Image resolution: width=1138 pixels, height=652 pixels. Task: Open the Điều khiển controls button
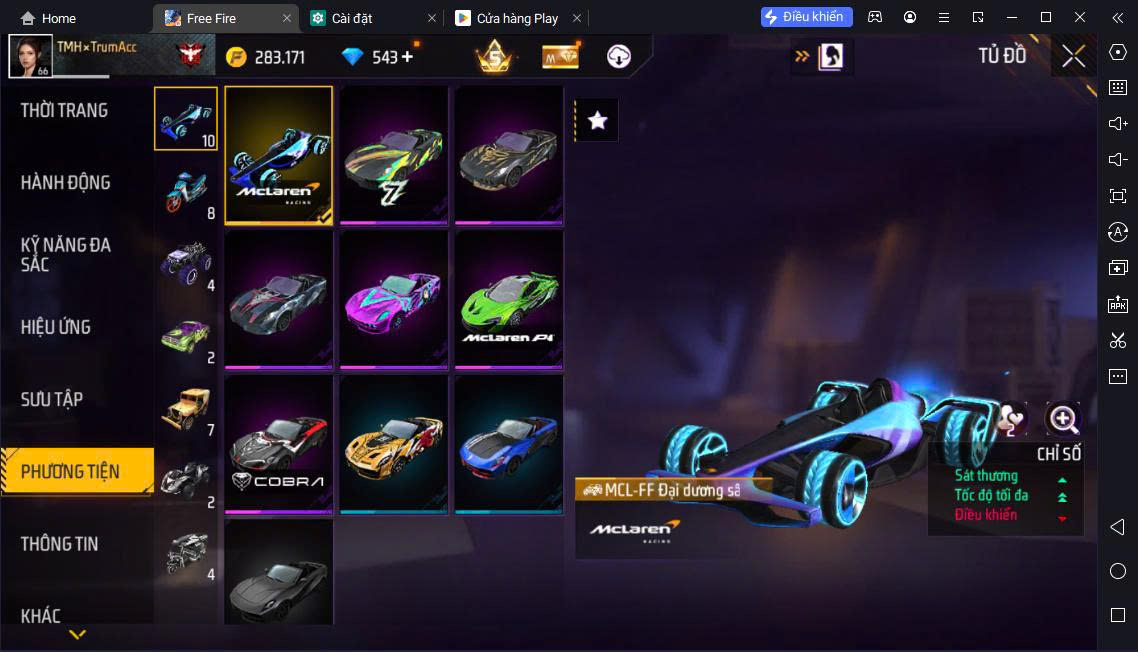(x=806, y=17)
